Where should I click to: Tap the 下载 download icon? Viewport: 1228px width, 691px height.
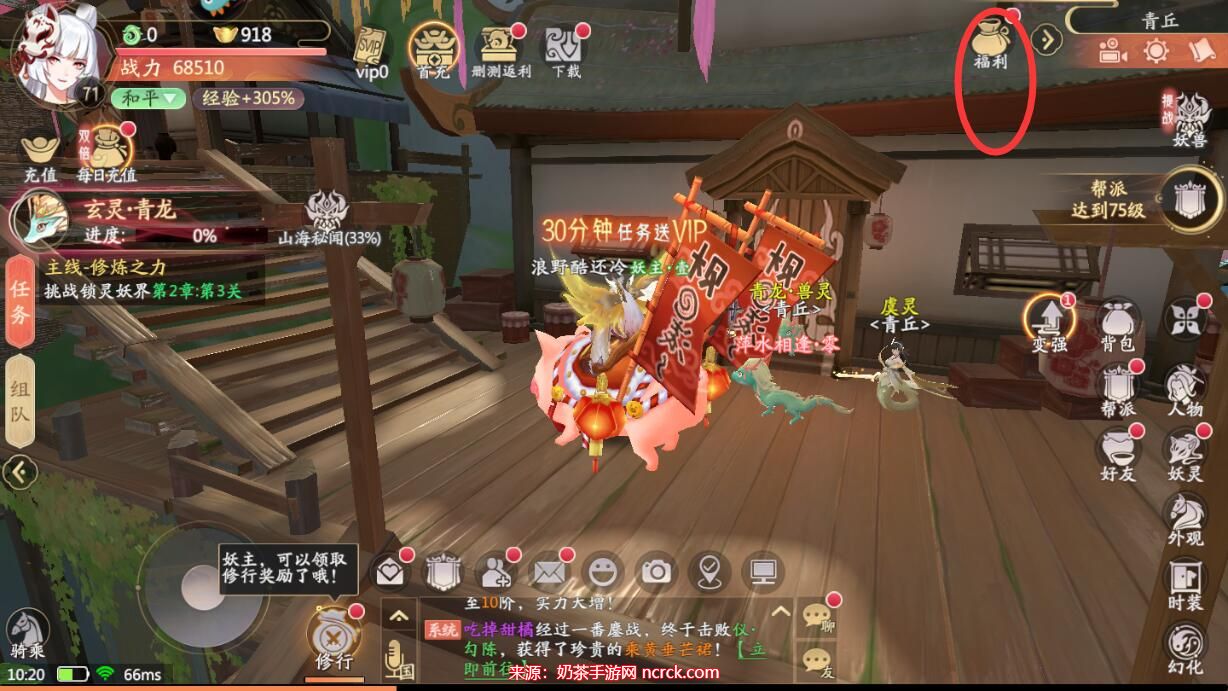click(565, 49)
